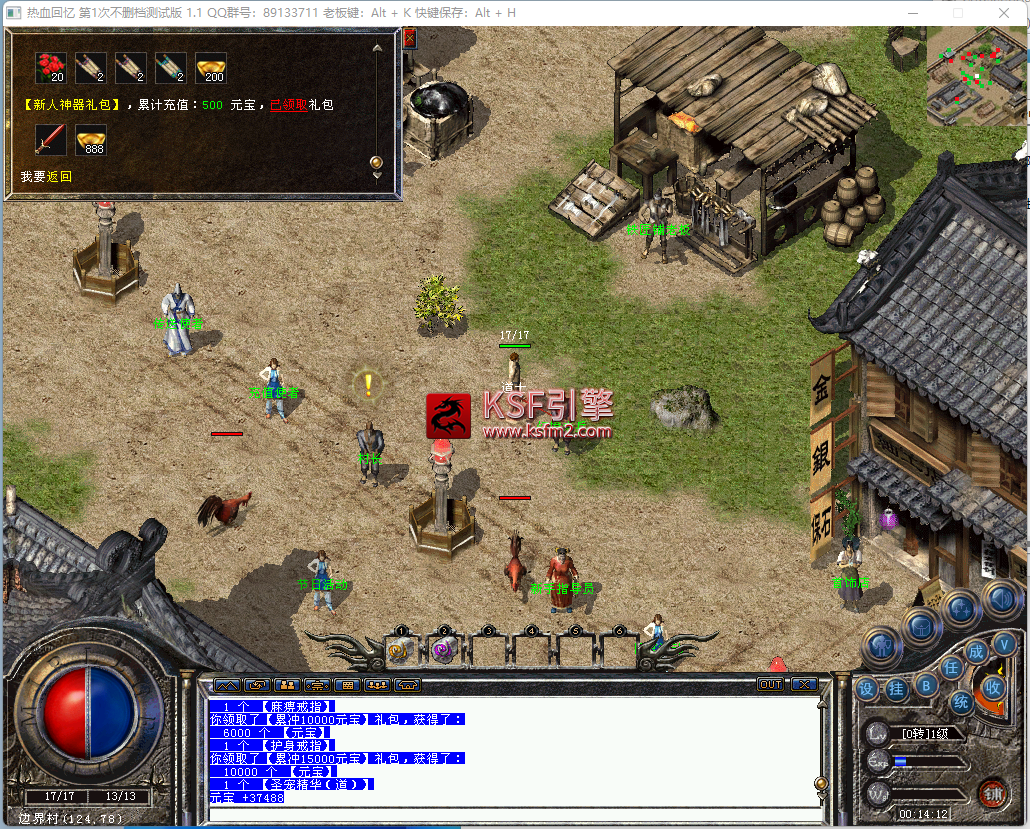
Task: Click the 888 gold ingot reward
Action: pyautogui.click(x=91, y=140)
